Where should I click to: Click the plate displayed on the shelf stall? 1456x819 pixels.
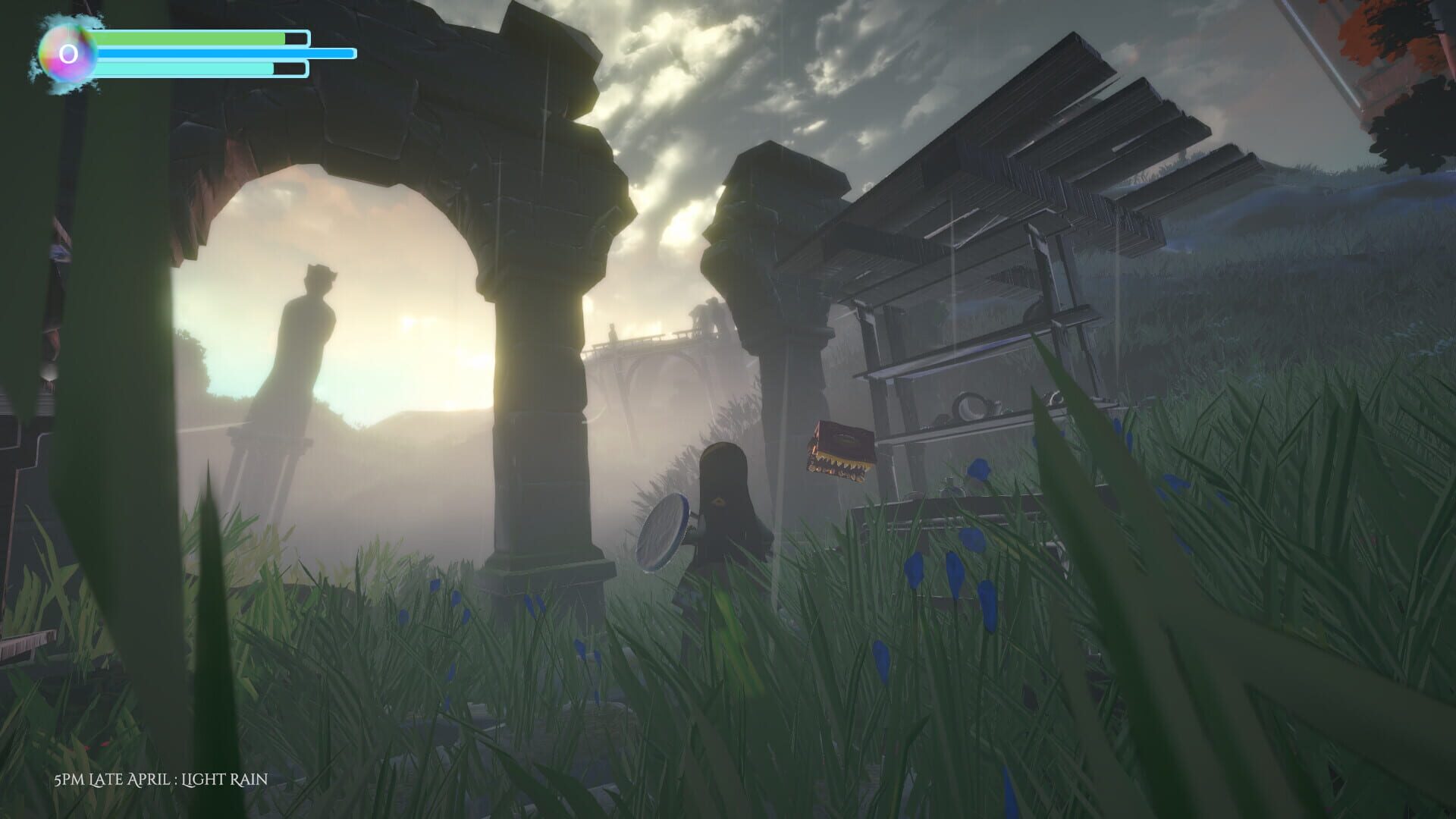(971, 406)
